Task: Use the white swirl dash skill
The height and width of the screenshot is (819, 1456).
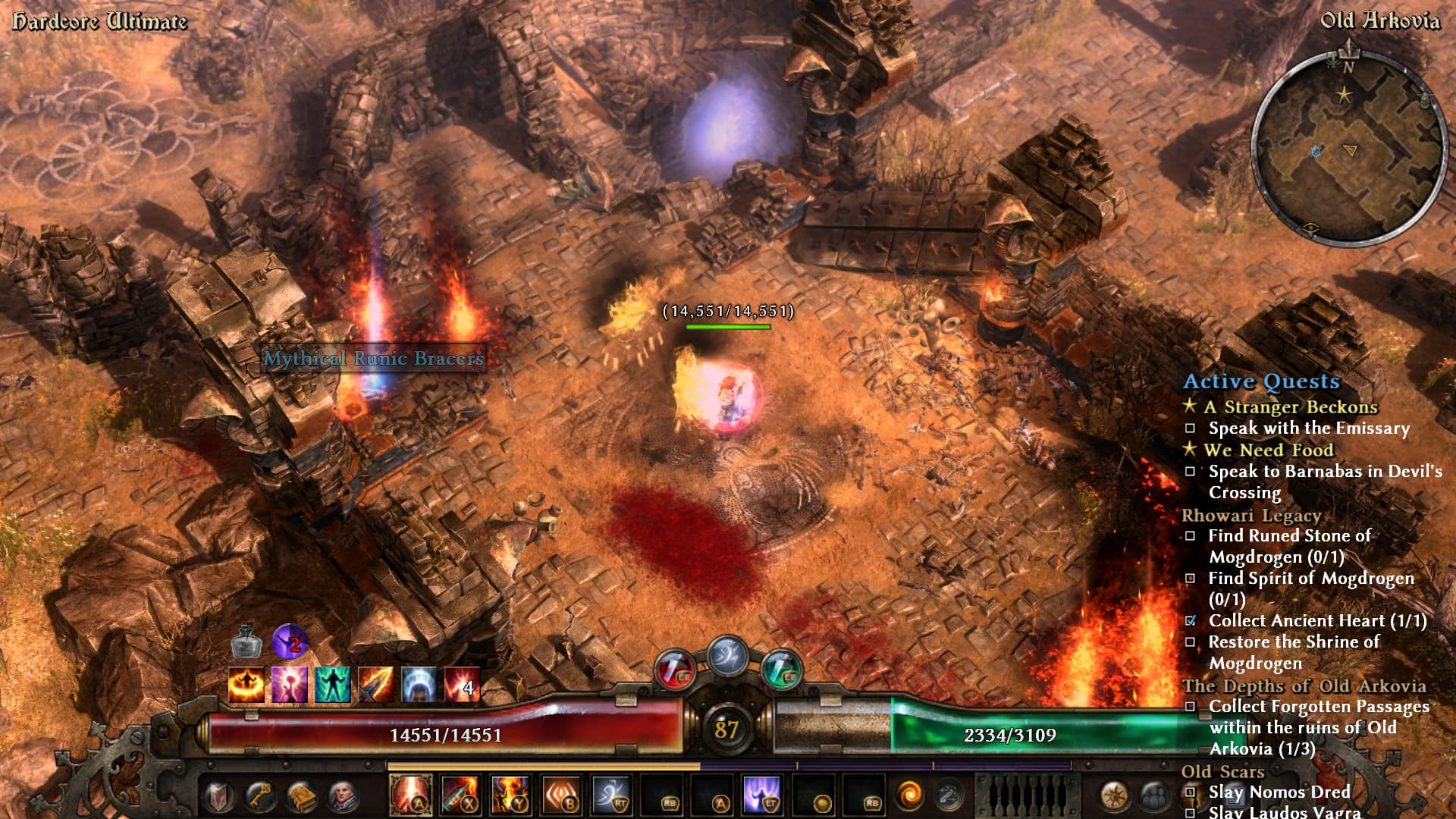Action: click(x=611, y=795)
